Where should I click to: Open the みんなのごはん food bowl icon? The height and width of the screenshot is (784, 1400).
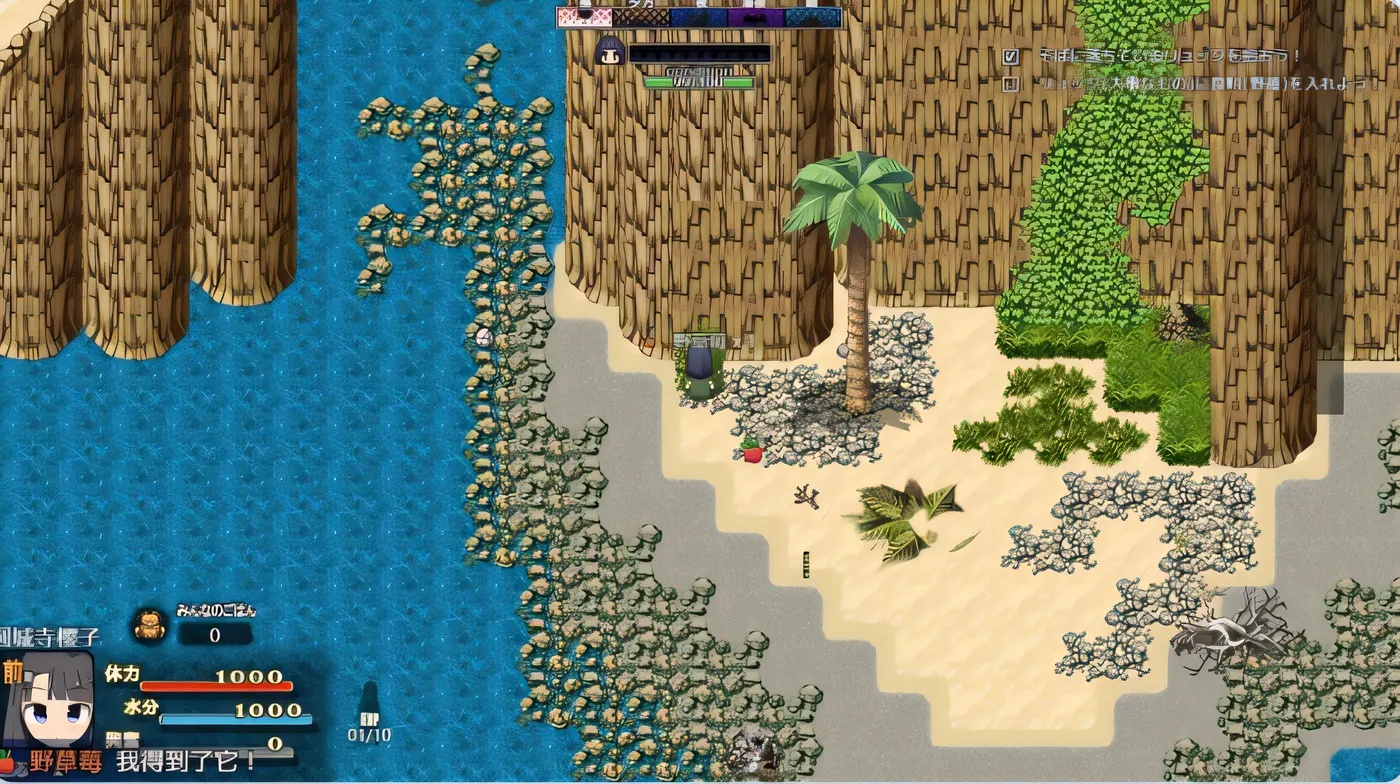coord(150,623)
